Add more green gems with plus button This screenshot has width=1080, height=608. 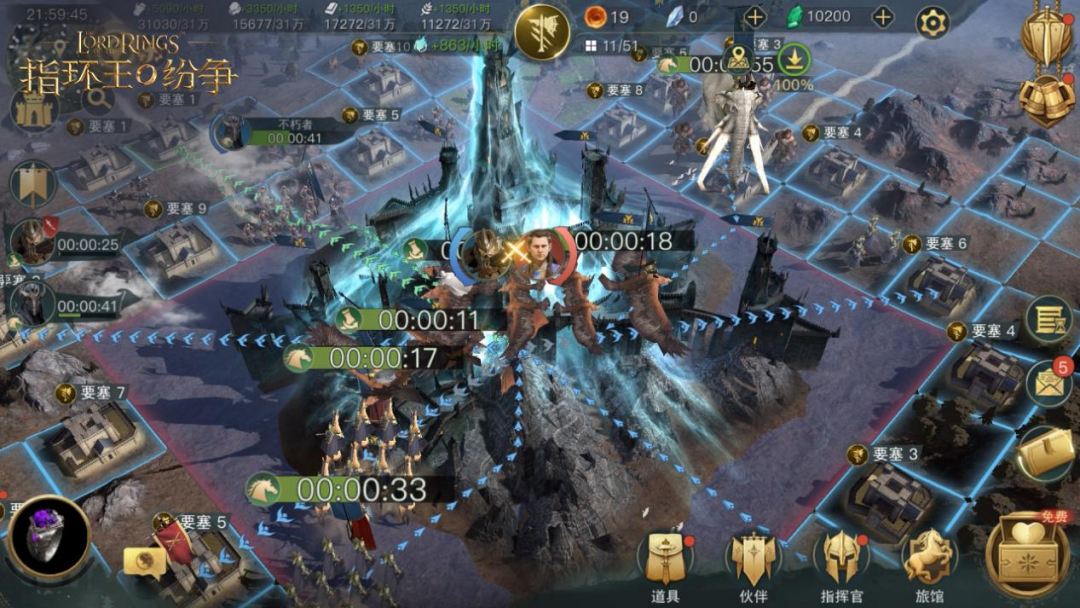(883, 17)
